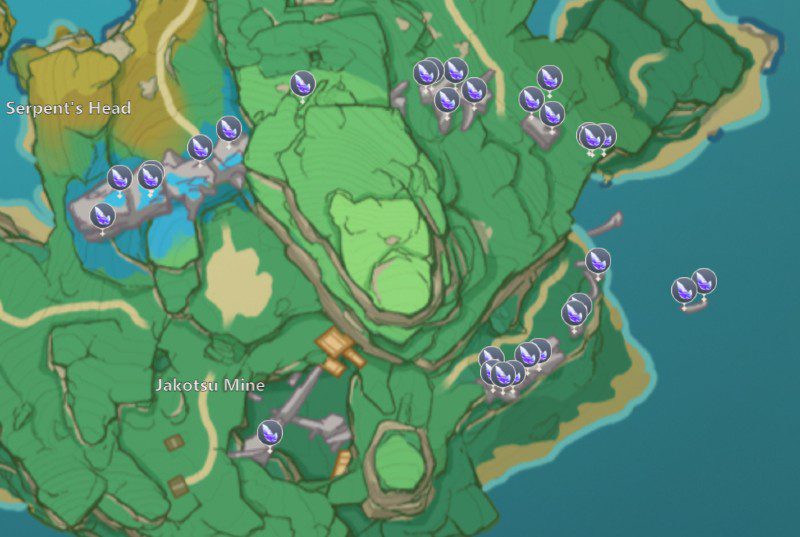800x537 pixels.
Task: Select the crystal marker nearest the Serpent's Head label
Action: 121,179
